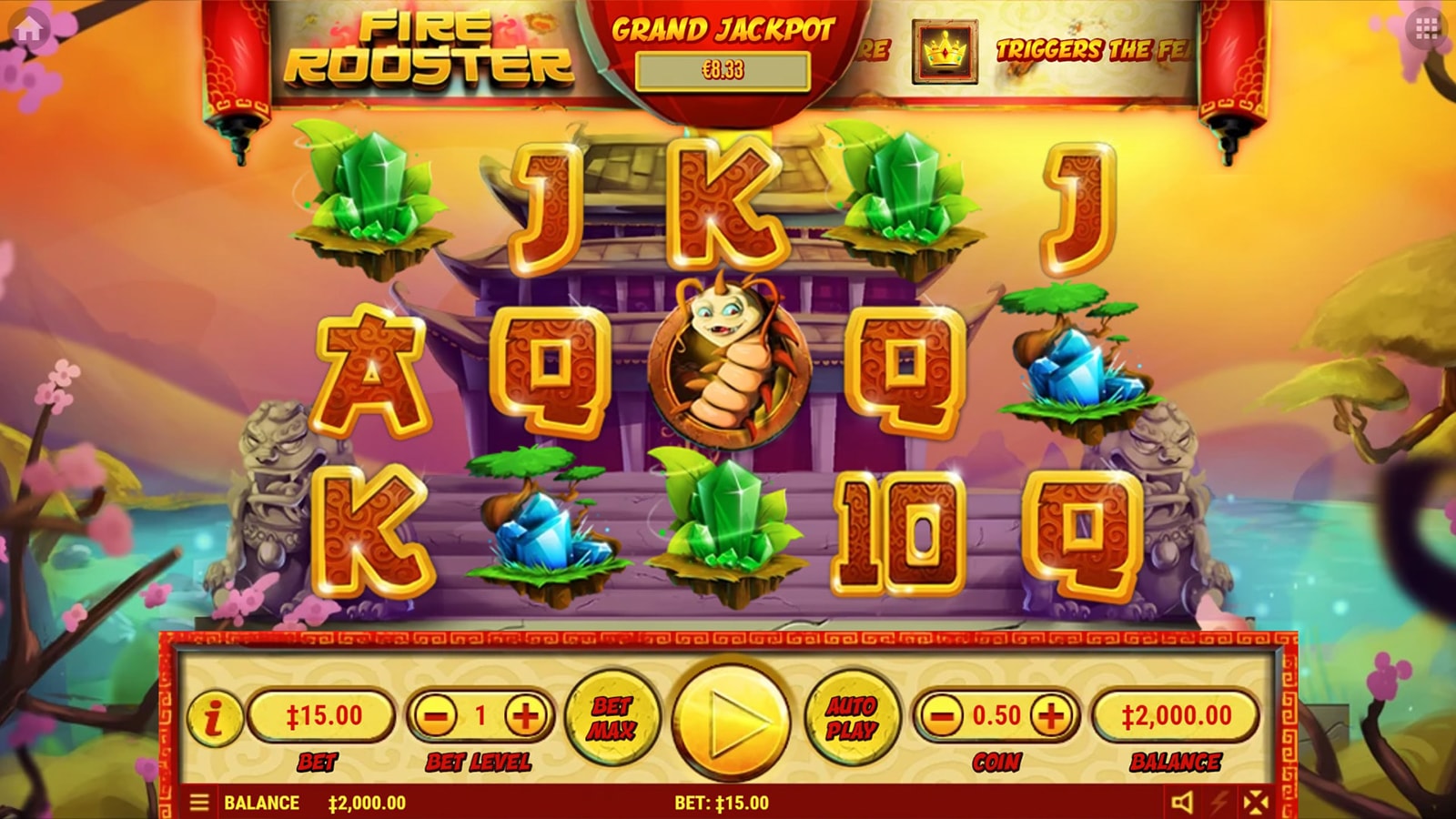Go to the home screen
This screenshot has width=1456, height=819.
point(28,29)
